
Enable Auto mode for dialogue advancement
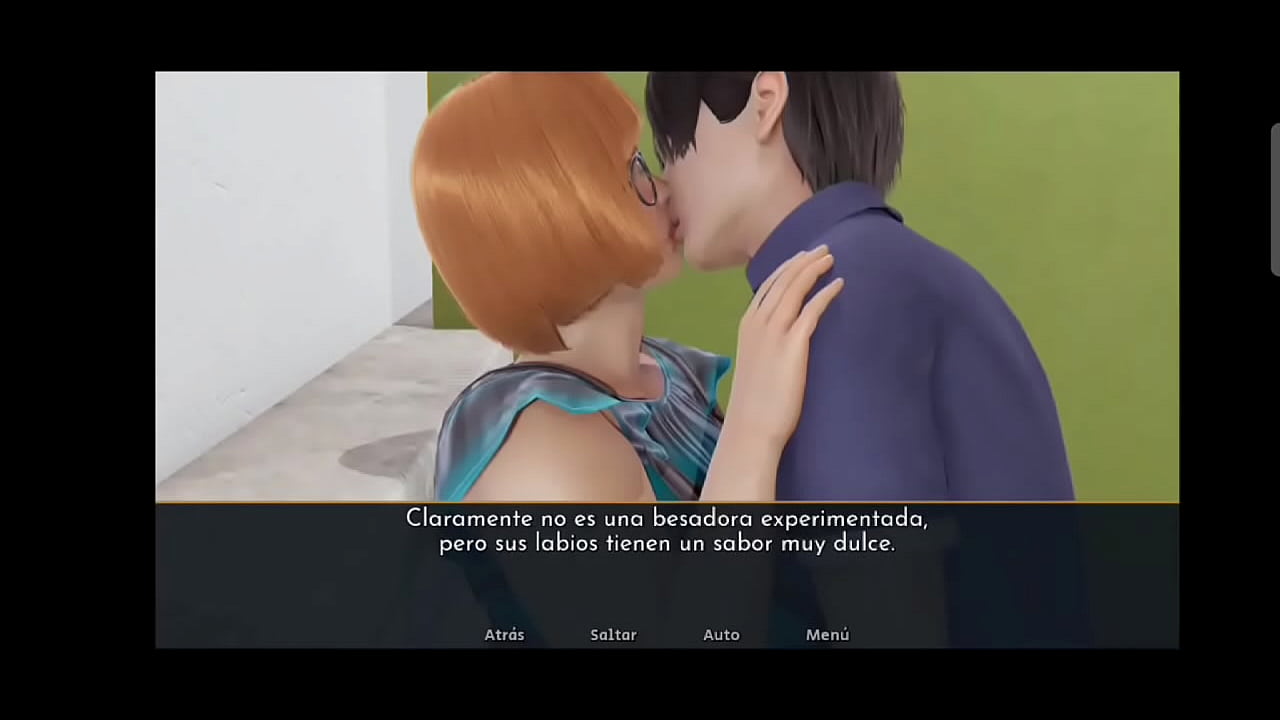point(722,634)
